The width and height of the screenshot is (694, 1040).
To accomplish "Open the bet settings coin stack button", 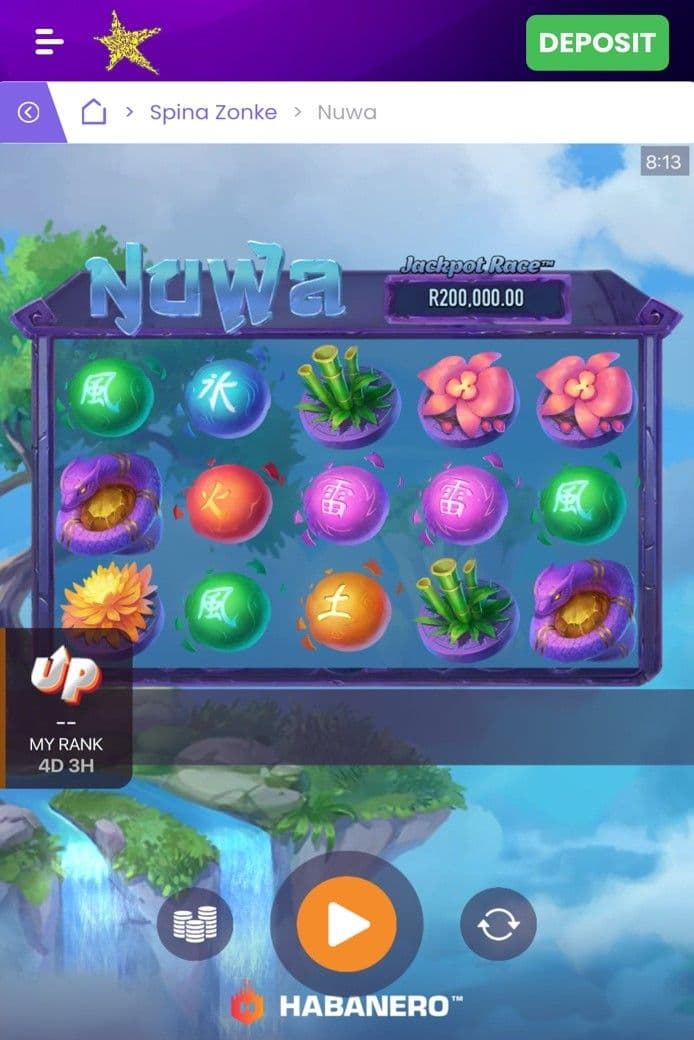I will point(194,924).
